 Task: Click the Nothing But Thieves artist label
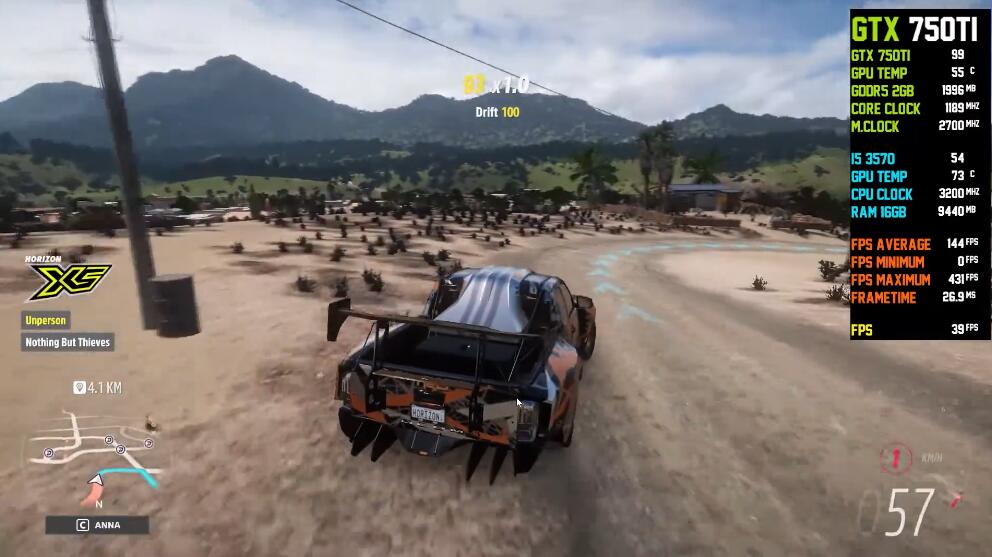coord(69,342)
